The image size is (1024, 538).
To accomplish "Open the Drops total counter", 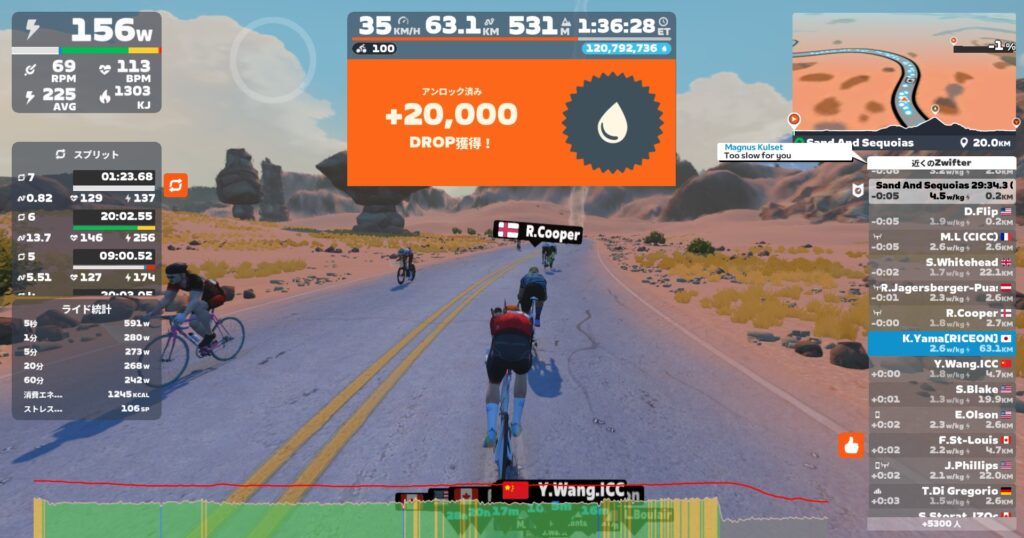I will click(x=626, y=48).
